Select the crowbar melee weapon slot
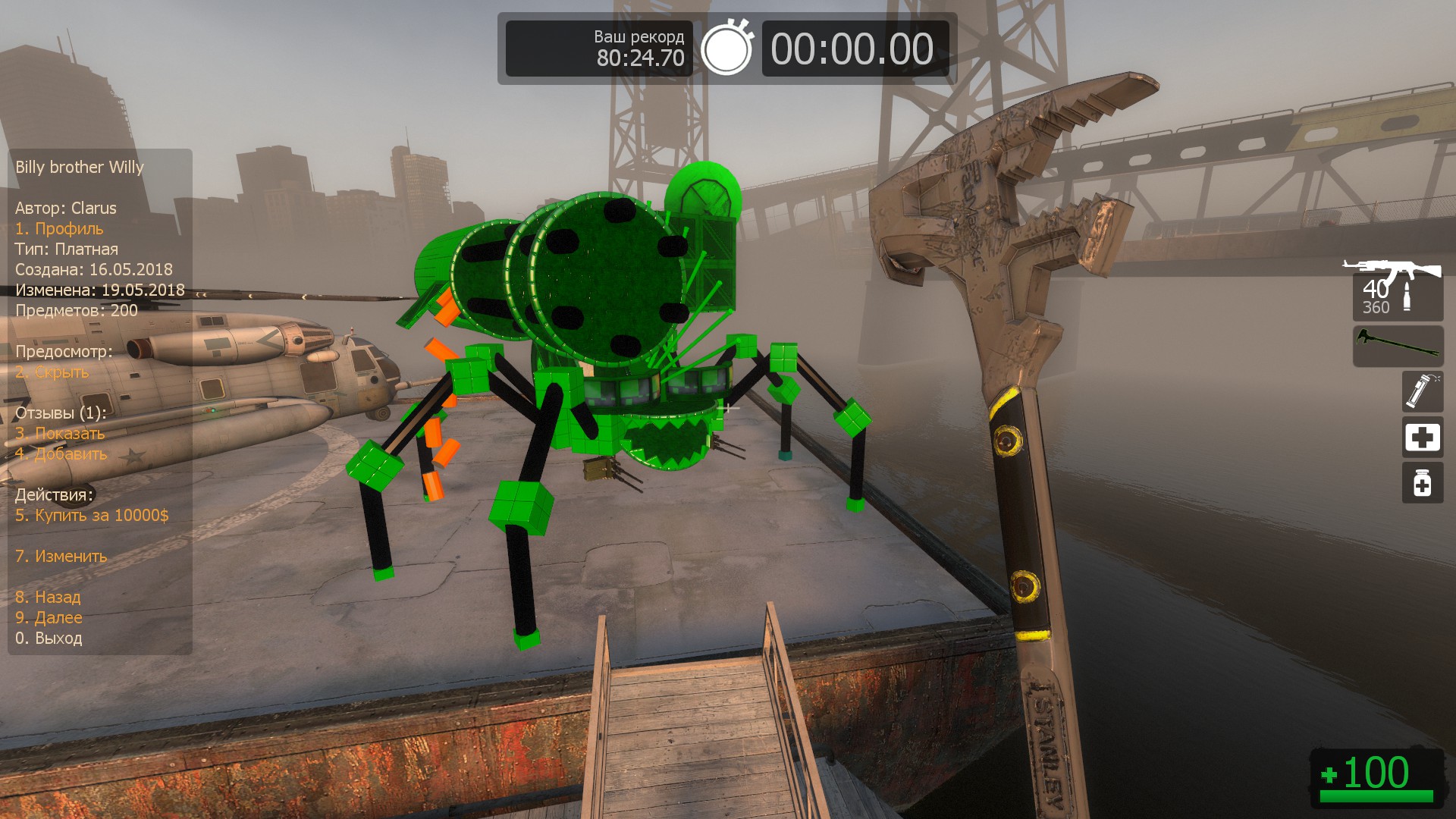The height and width of the screenshot is (819, 1456). click(x=1398, y=346)
